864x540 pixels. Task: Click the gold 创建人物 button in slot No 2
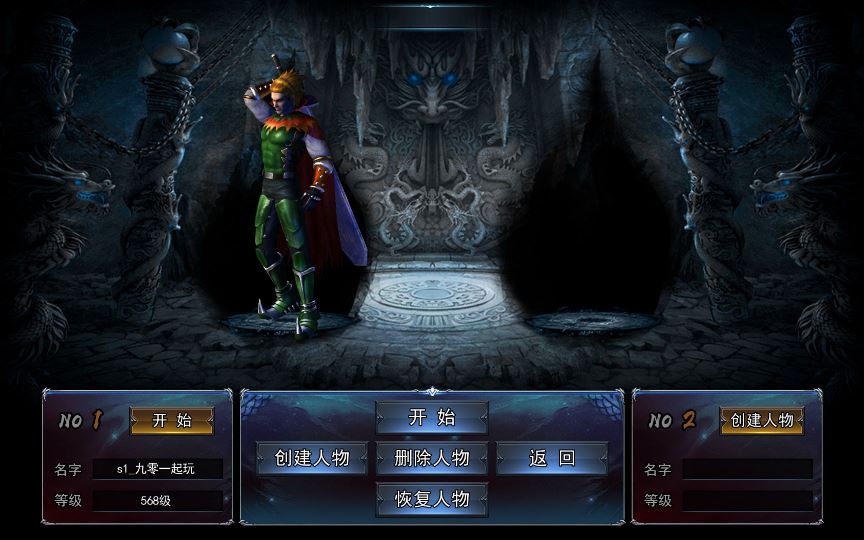tap(762, 421)
